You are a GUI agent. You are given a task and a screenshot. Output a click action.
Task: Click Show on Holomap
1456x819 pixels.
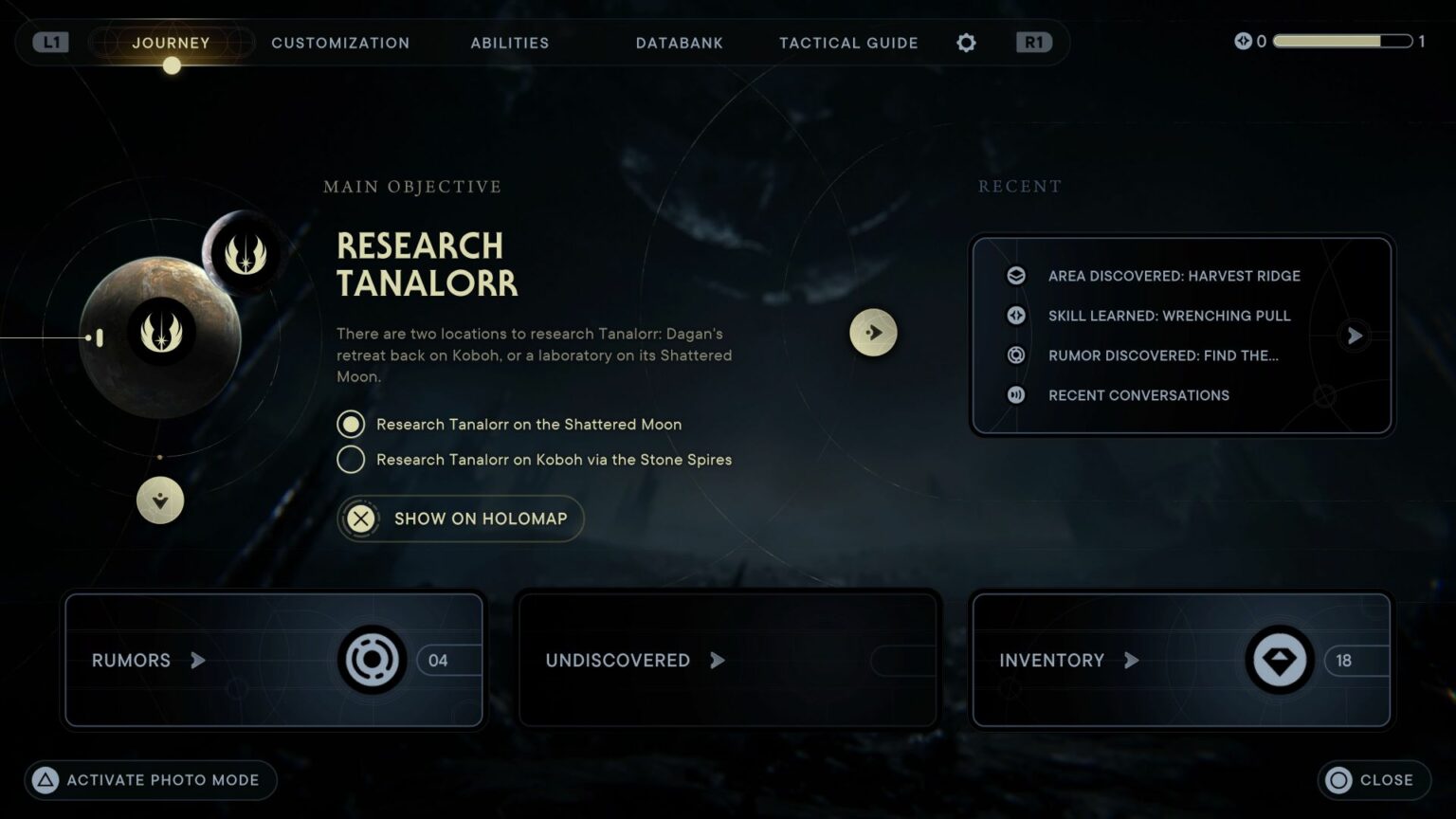click(460, 519)
